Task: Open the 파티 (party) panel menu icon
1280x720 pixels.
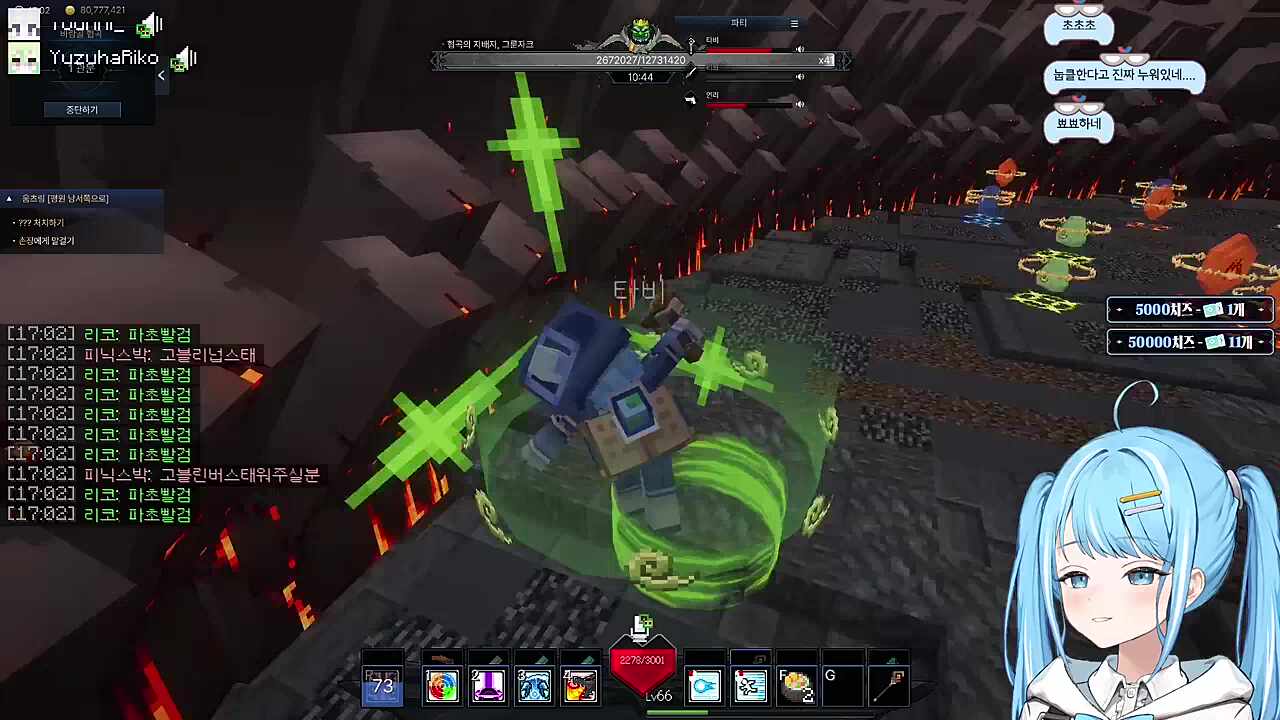Action: 794,23
